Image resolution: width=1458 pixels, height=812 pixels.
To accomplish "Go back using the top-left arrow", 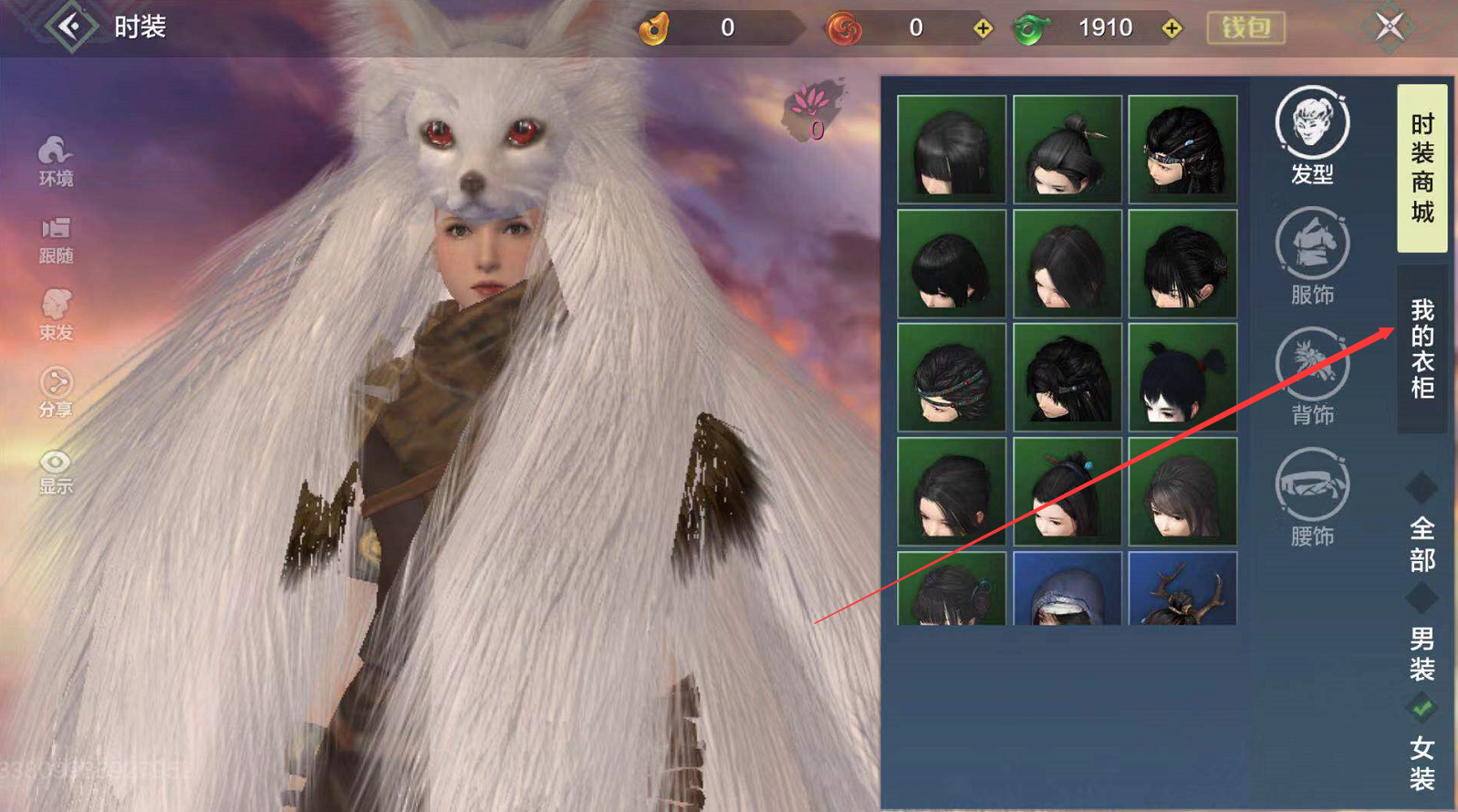I will tap(71, 26).
